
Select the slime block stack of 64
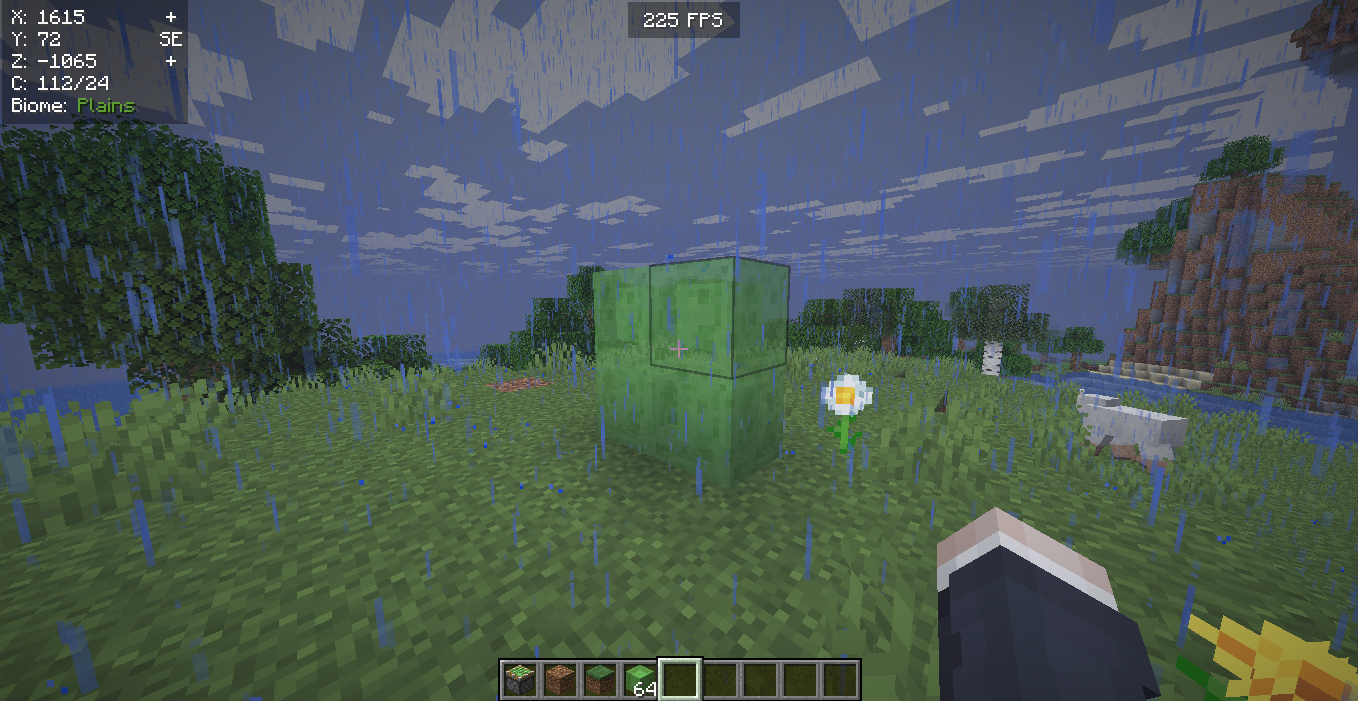coord(640,680)
